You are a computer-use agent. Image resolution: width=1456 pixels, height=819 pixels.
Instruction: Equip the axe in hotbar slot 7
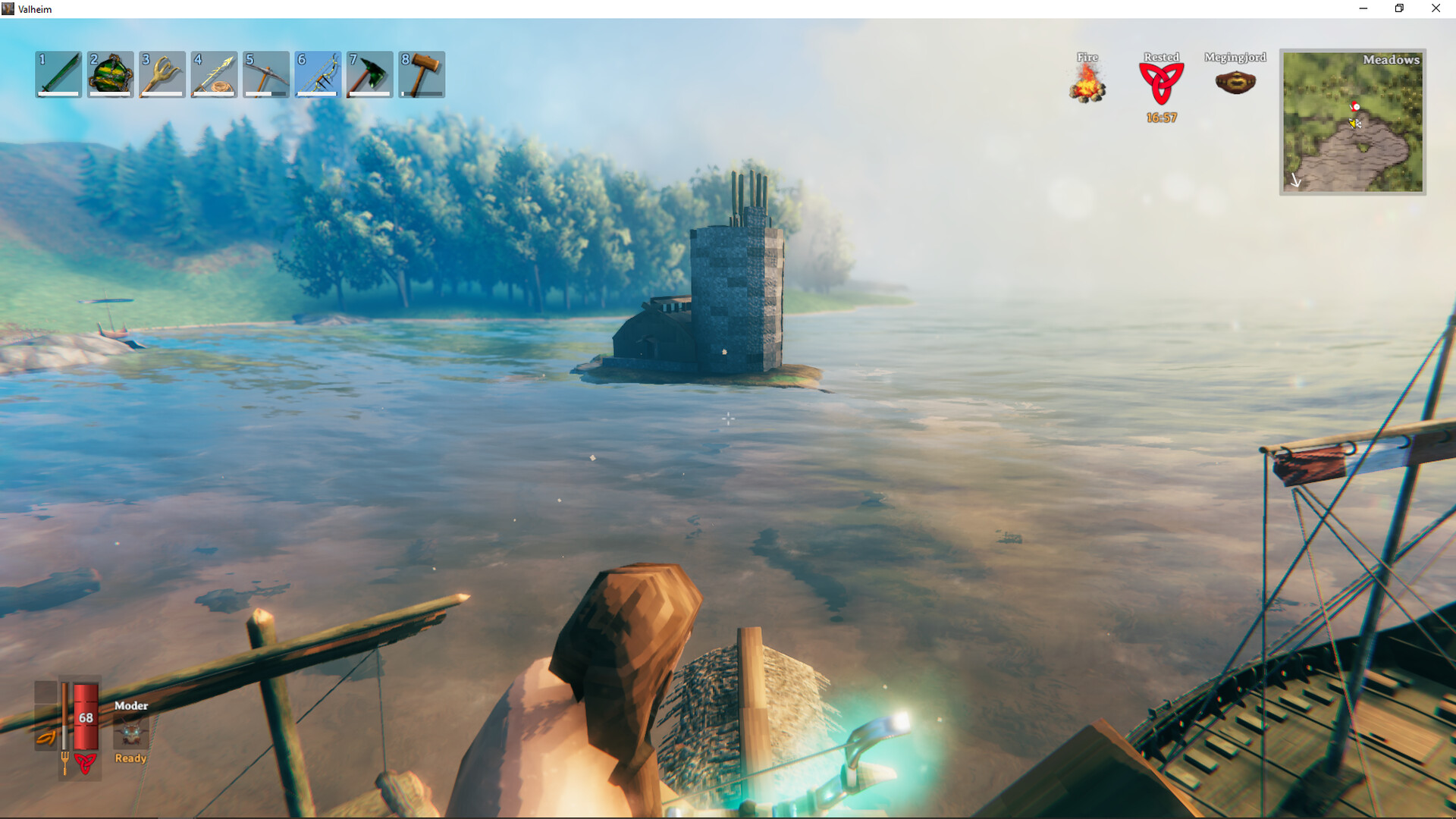[x=369, y=74]
